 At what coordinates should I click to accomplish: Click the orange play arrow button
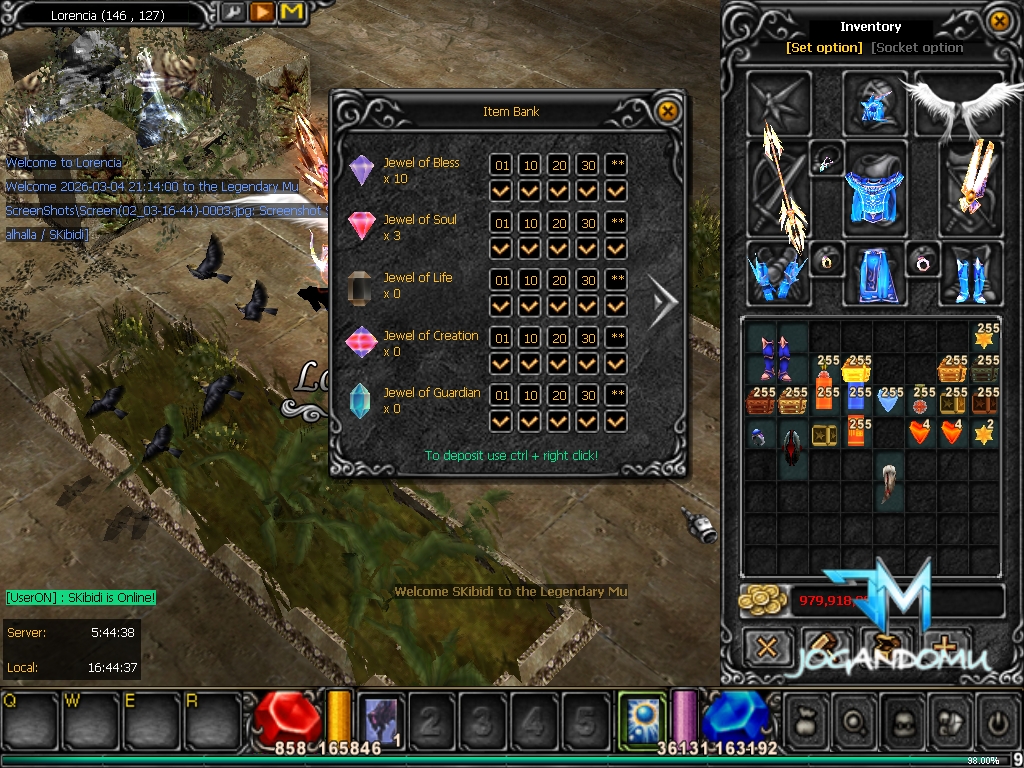tap(261, 13)
